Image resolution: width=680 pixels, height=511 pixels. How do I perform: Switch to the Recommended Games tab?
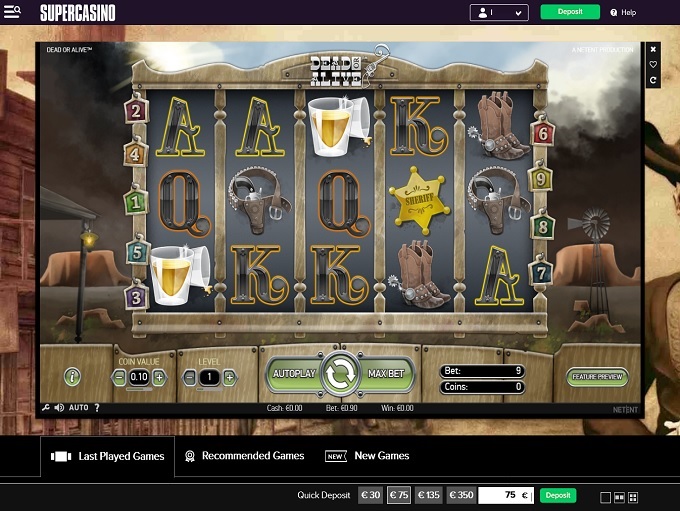(x=244, y=456)
